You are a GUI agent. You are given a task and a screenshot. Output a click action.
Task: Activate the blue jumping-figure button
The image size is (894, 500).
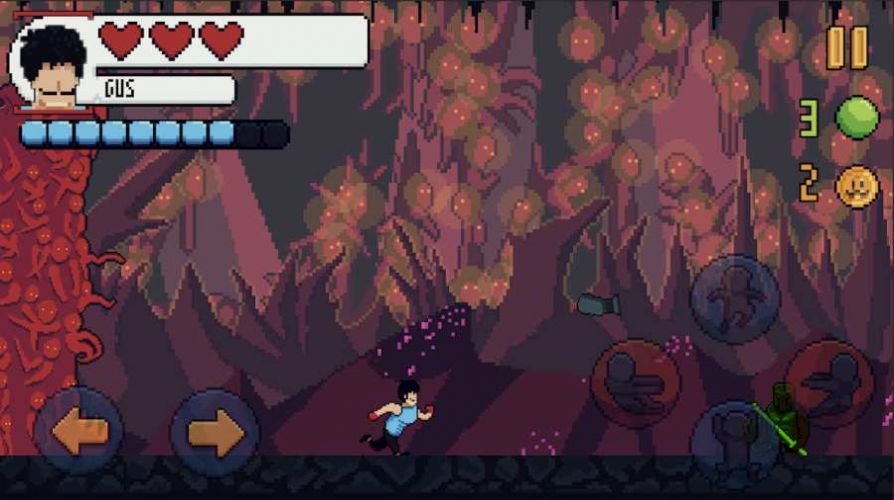[734, 299]
